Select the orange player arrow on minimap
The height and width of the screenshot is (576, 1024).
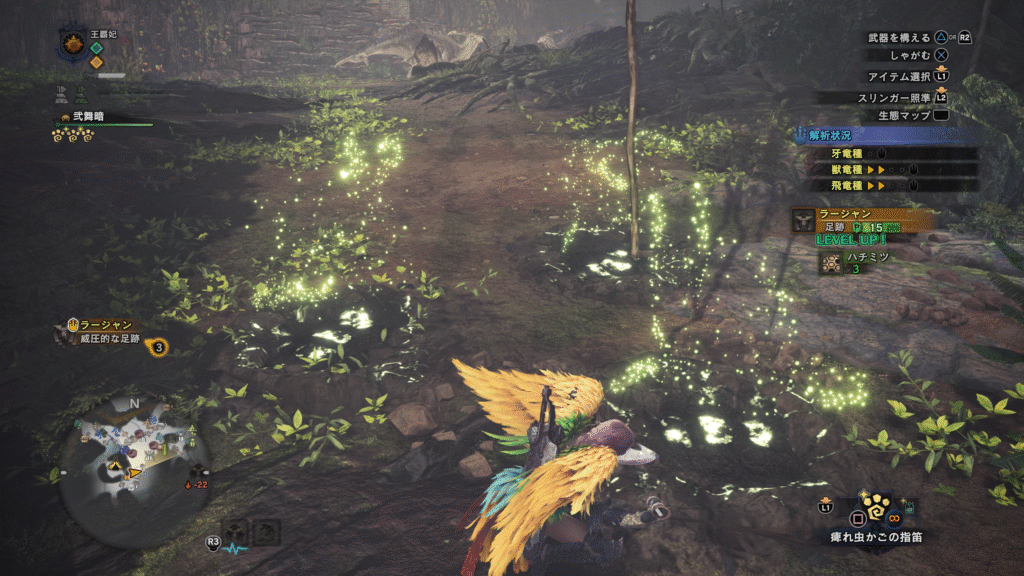[x=135, y=473]
